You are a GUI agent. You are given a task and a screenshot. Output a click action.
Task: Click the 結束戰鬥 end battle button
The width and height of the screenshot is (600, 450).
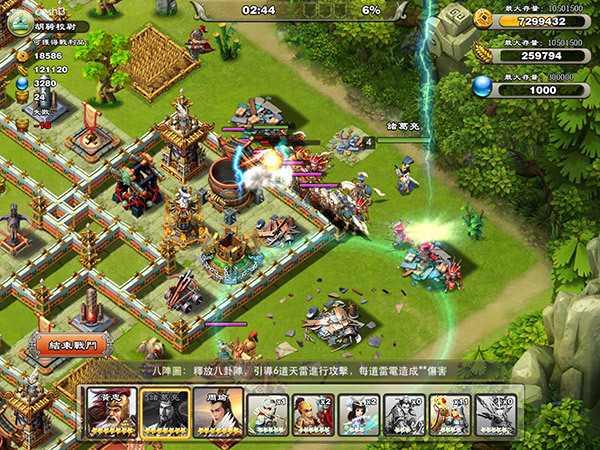73,345
